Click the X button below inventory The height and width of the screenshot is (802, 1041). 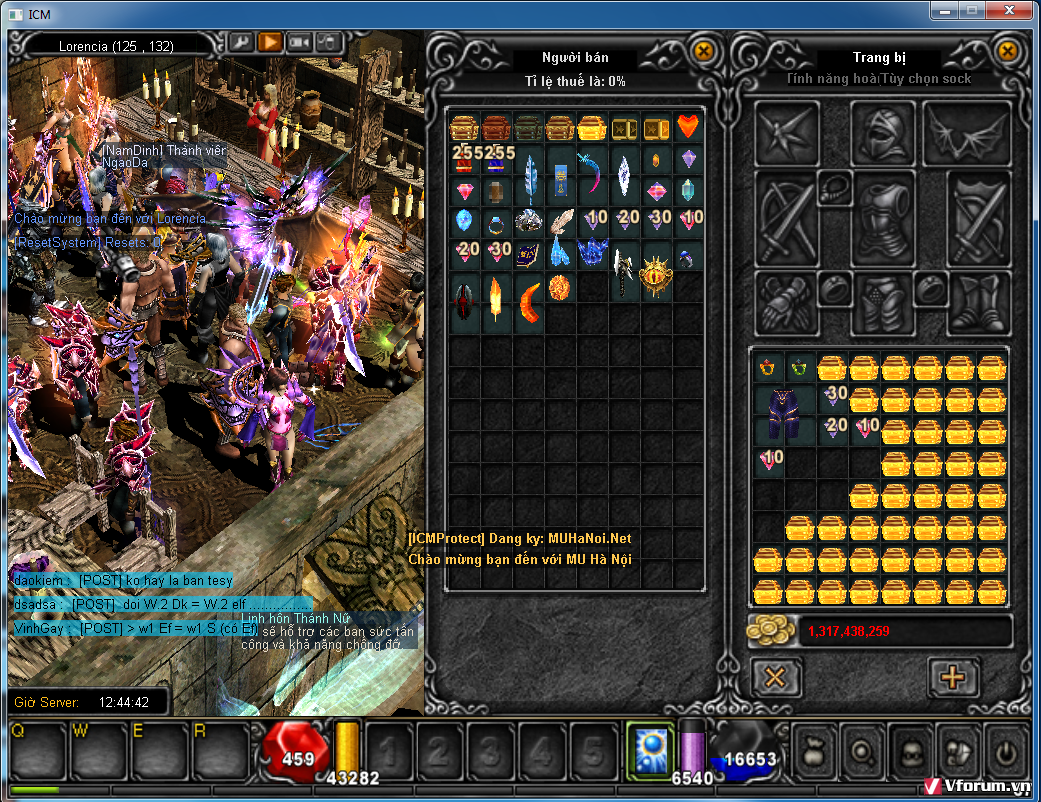775,677
